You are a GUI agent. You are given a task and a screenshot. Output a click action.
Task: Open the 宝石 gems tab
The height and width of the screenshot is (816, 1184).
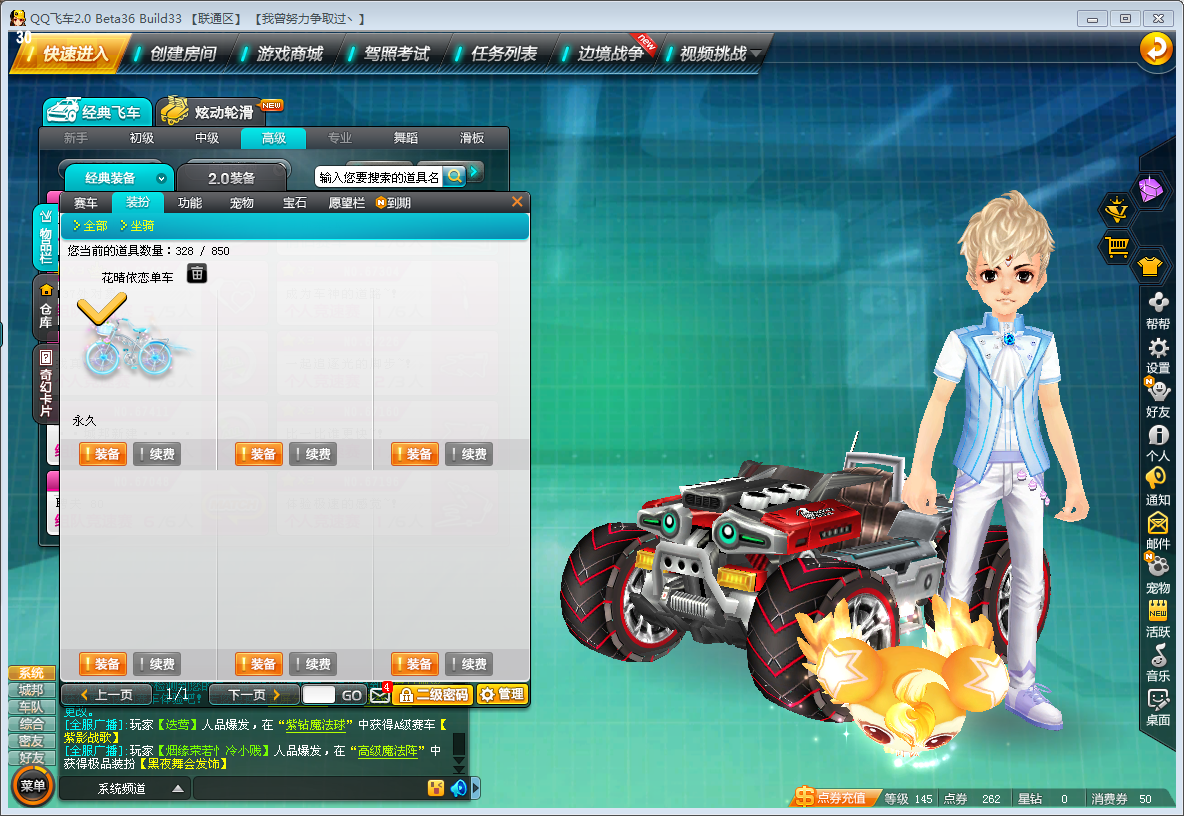[295, 203]
